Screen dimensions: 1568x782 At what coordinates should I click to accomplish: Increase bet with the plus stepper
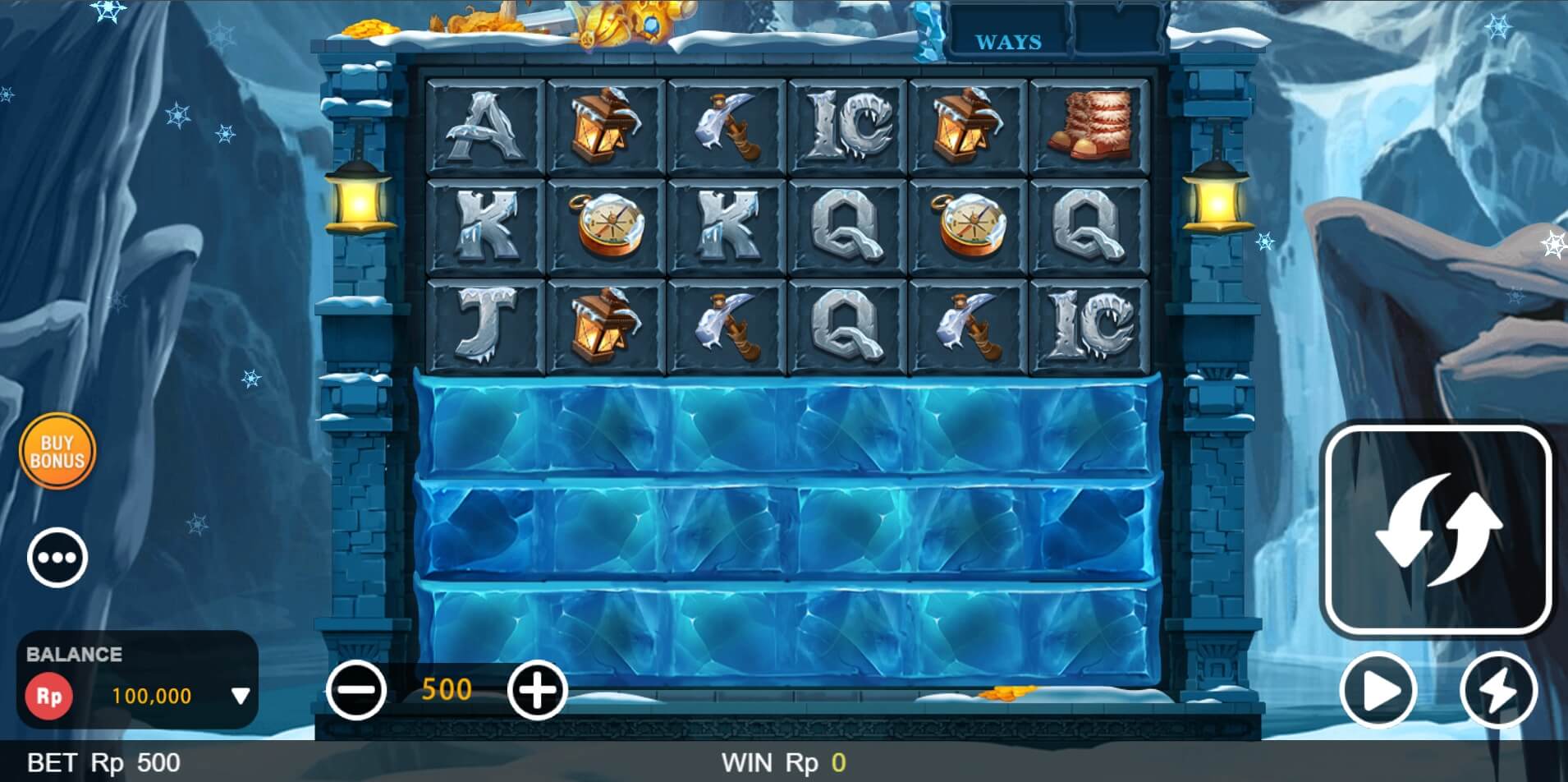tap(538, 690)
